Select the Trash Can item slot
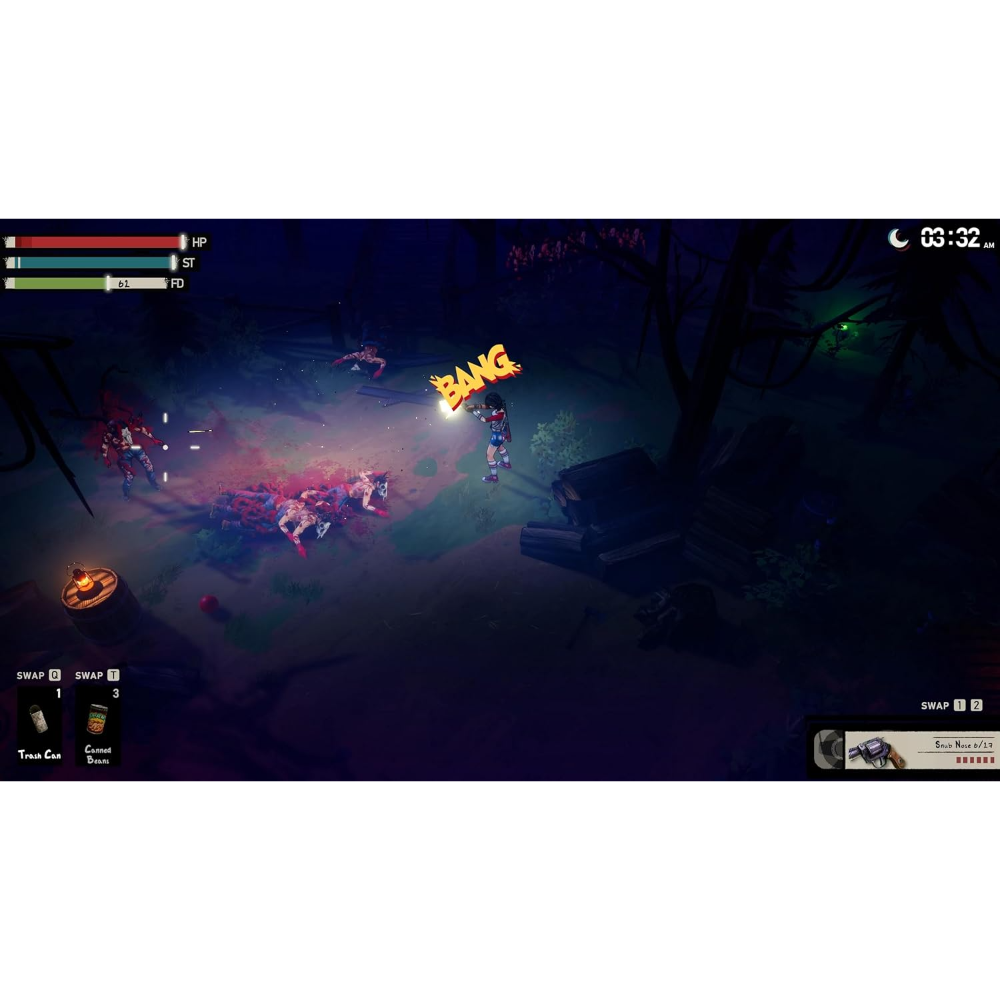1000x1000 pixels. pos(39,725)
